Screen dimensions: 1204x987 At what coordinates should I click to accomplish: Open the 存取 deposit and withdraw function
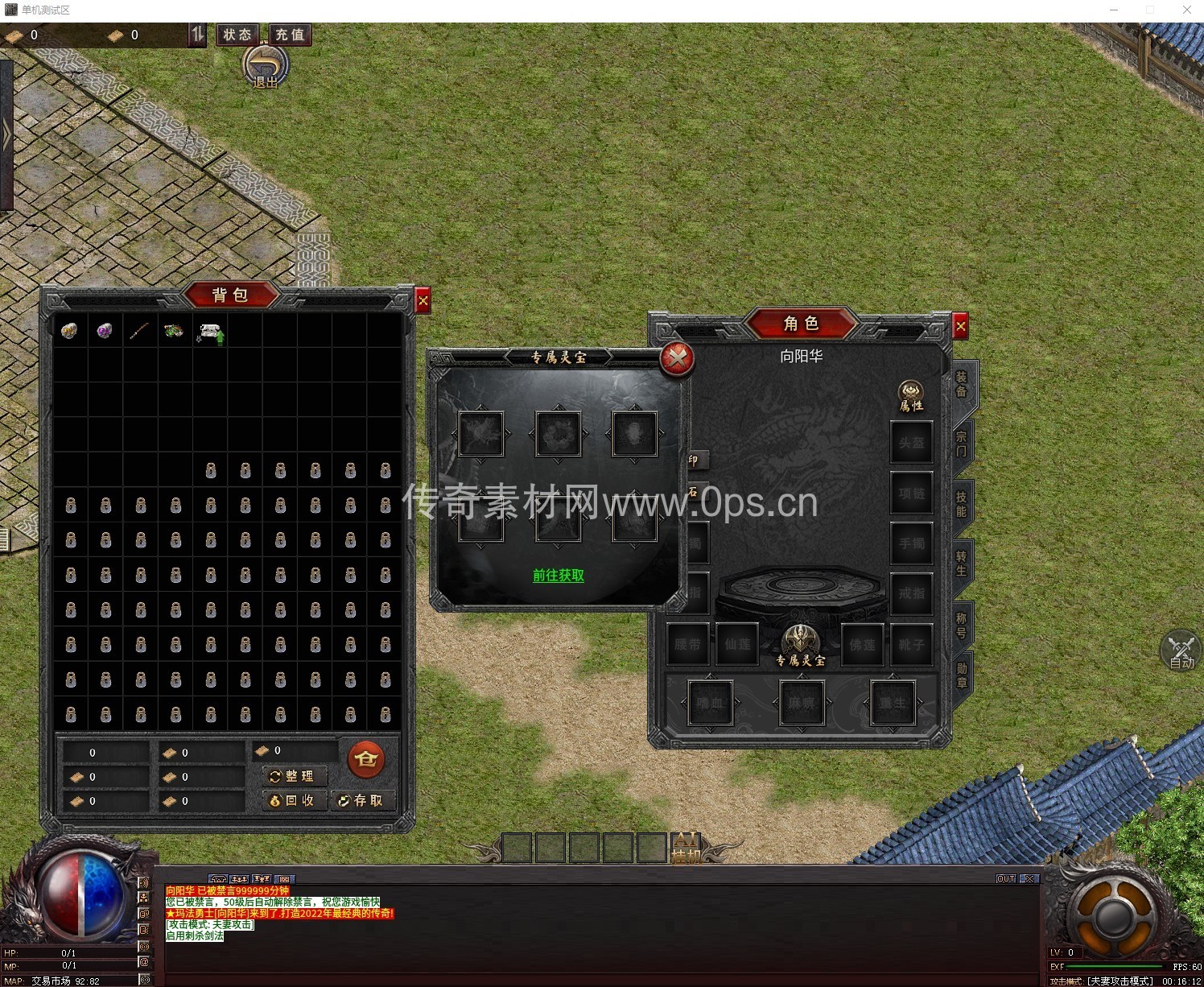pyautogui.click(x=363, y=800)
